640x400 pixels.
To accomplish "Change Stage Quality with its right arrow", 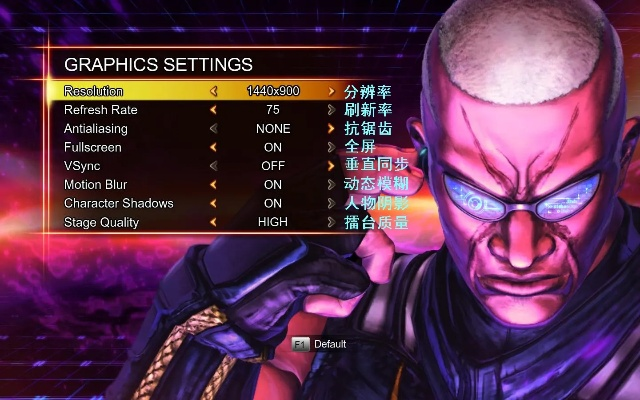I will coord(331,222).
